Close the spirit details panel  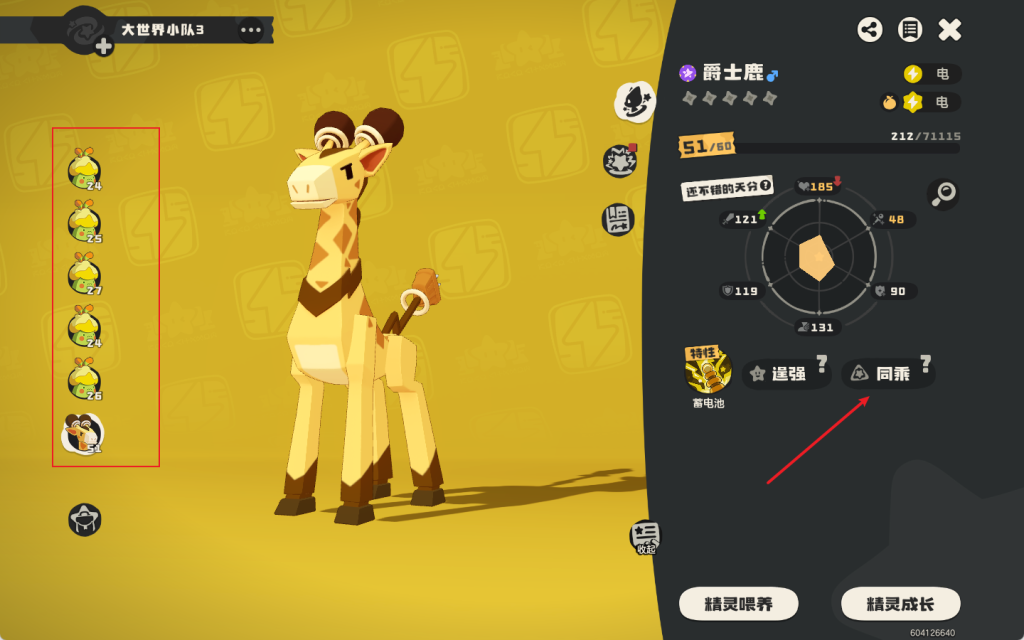tap(949, 30)
